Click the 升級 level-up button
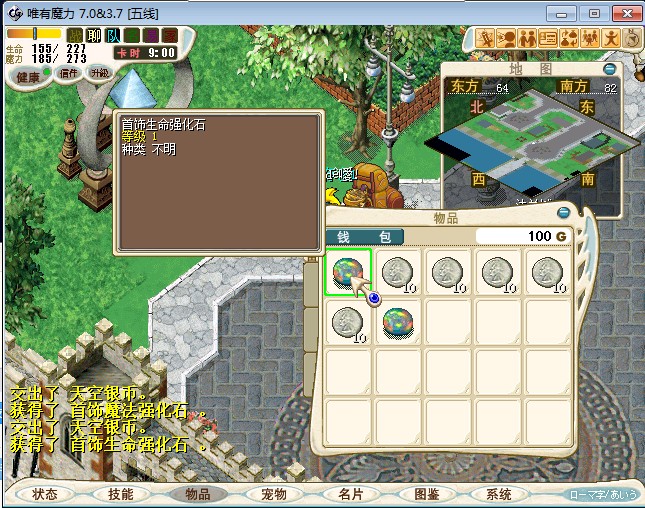Screen dimensions: 645x508 pyautogui.click(x=100, y=73)
